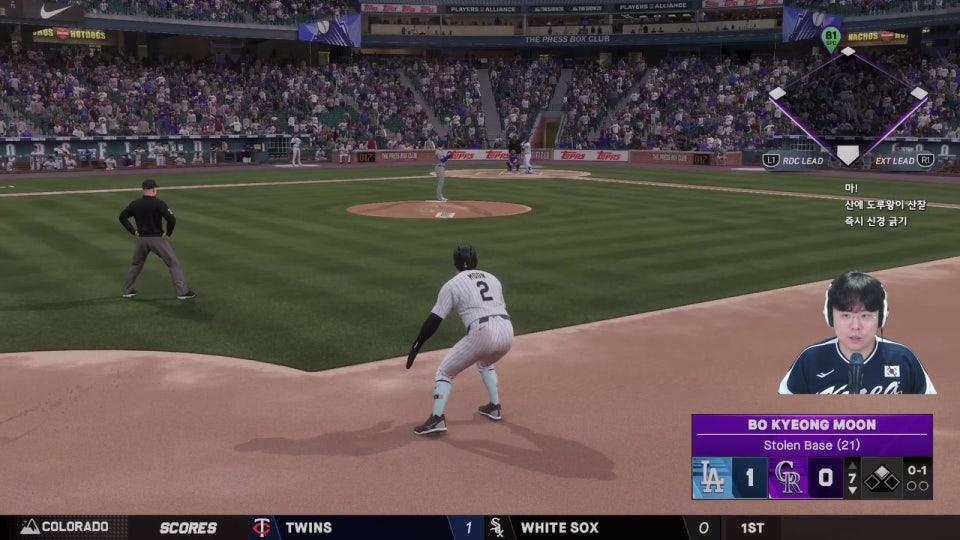Click the streamer webcam overlay
Image resolution: width=960 pixels, height=540 pixels.
pos(858,335)
